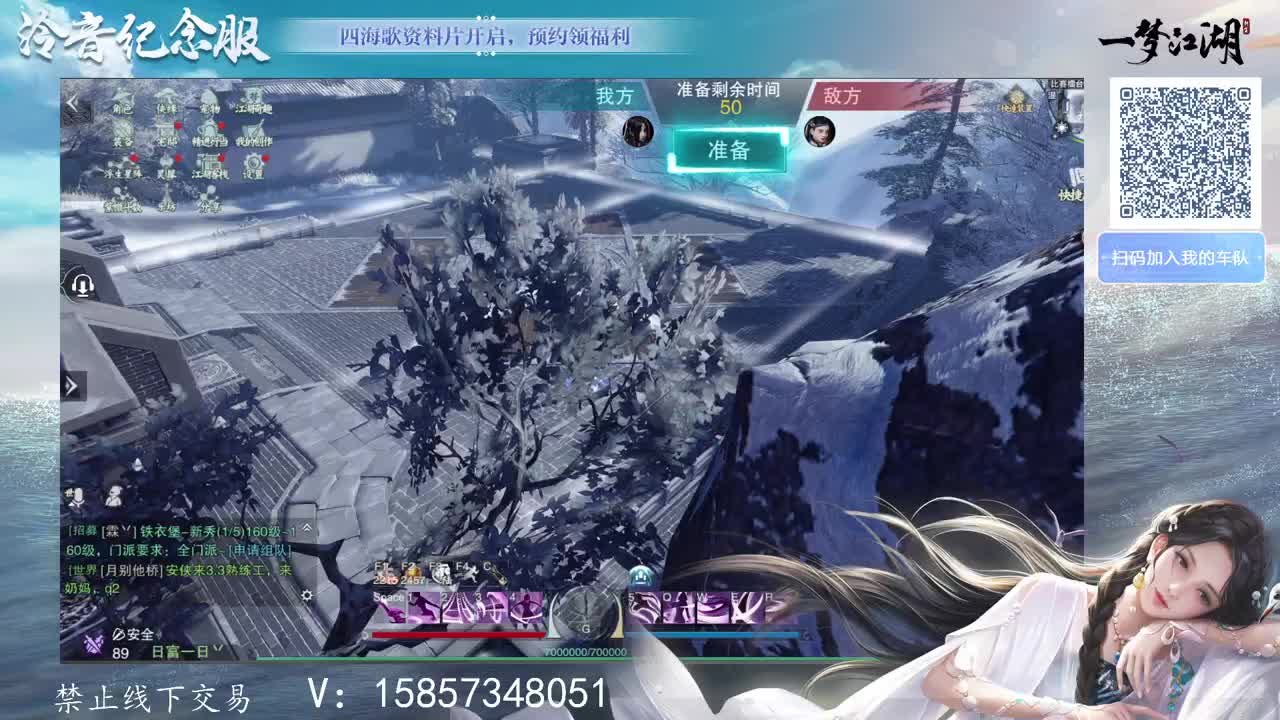This screenshot has width=1280, height=720.
Task: Toggle the speaker audio icon on left edge
Action: point(82,285)
